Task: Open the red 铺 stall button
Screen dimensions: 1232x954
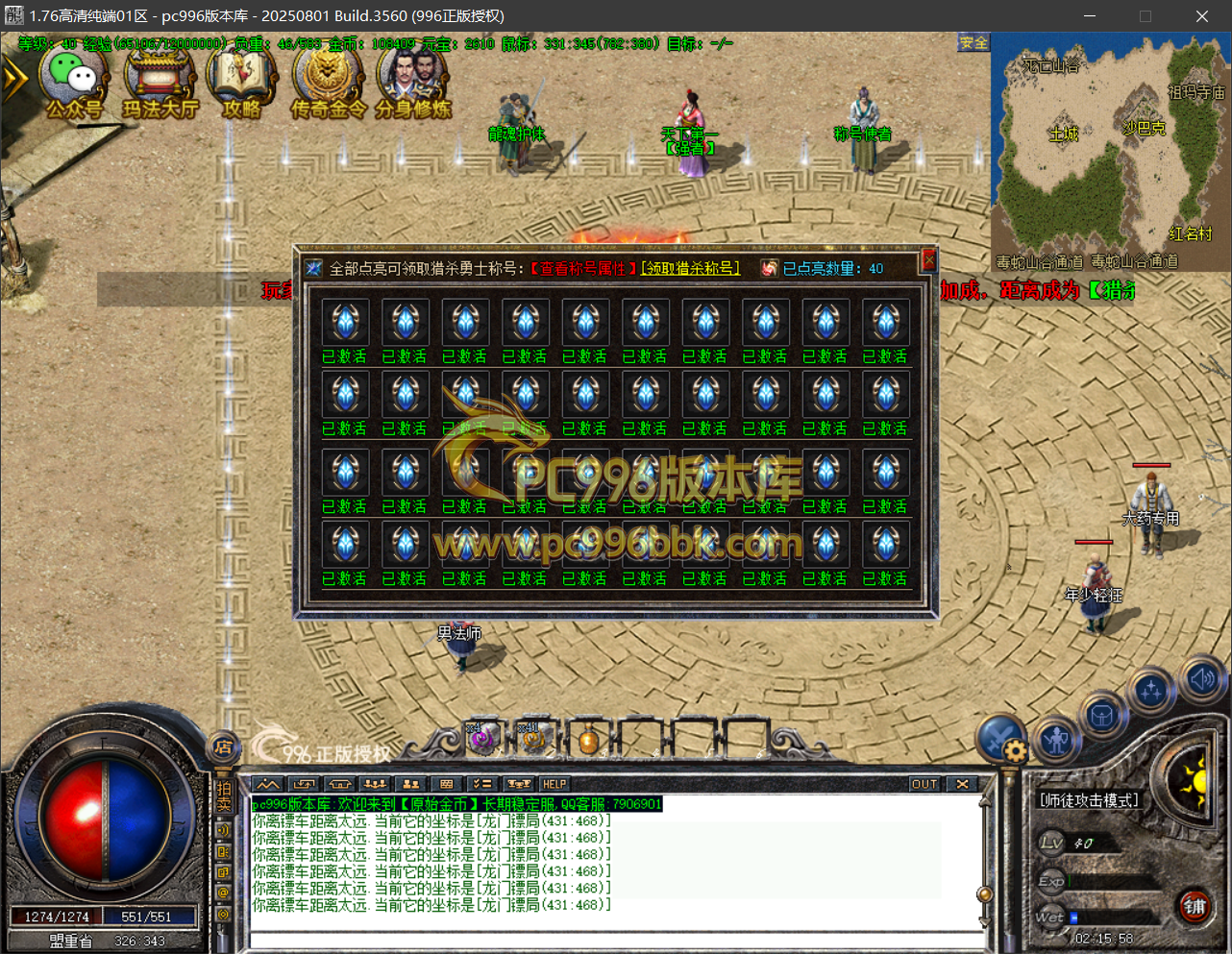Action: click(x=1195, y=906)
